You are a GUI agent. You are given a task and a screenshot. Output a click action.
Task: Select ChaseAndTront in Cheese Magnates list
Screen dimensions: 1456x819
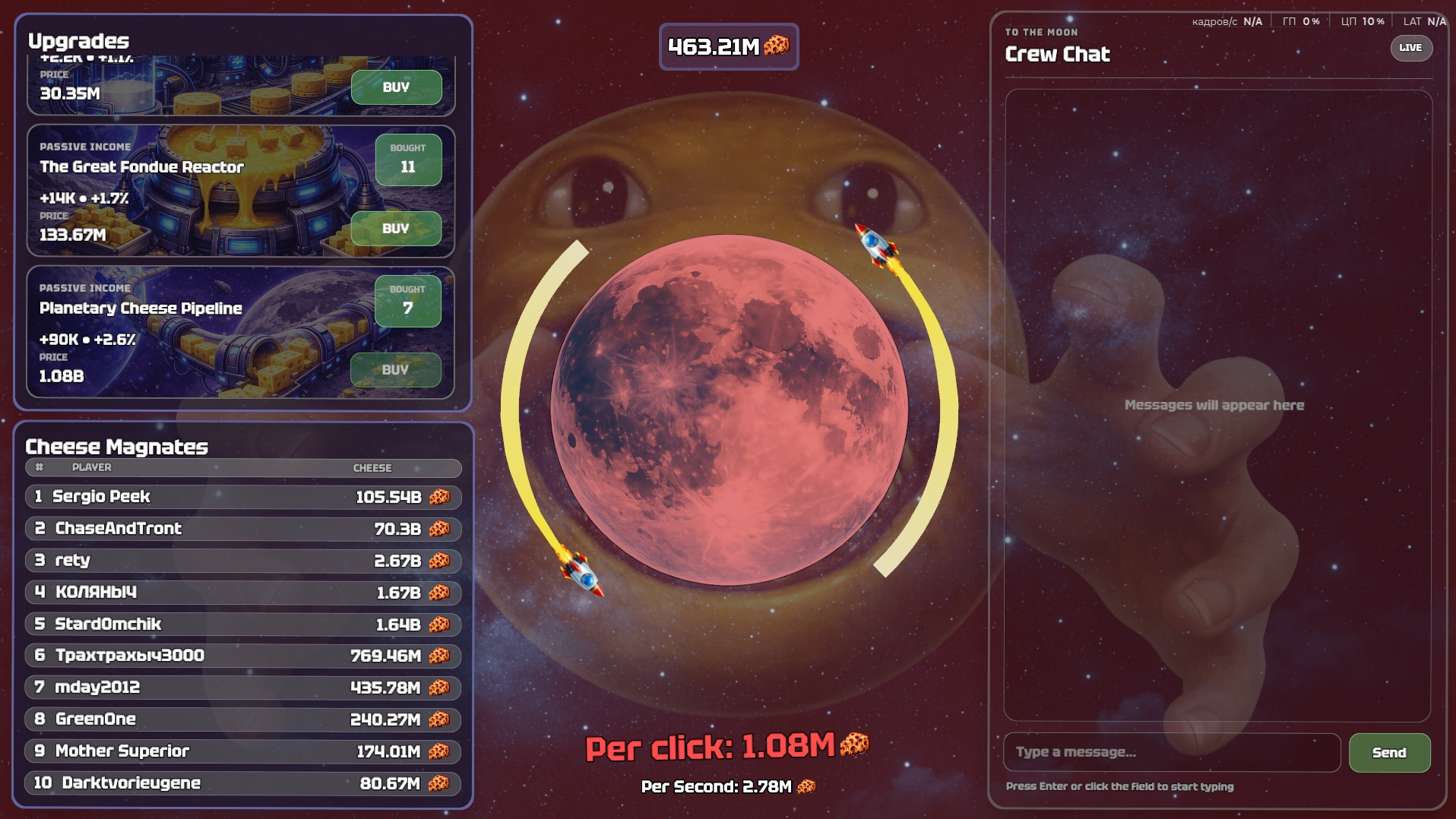coord(243,529)
